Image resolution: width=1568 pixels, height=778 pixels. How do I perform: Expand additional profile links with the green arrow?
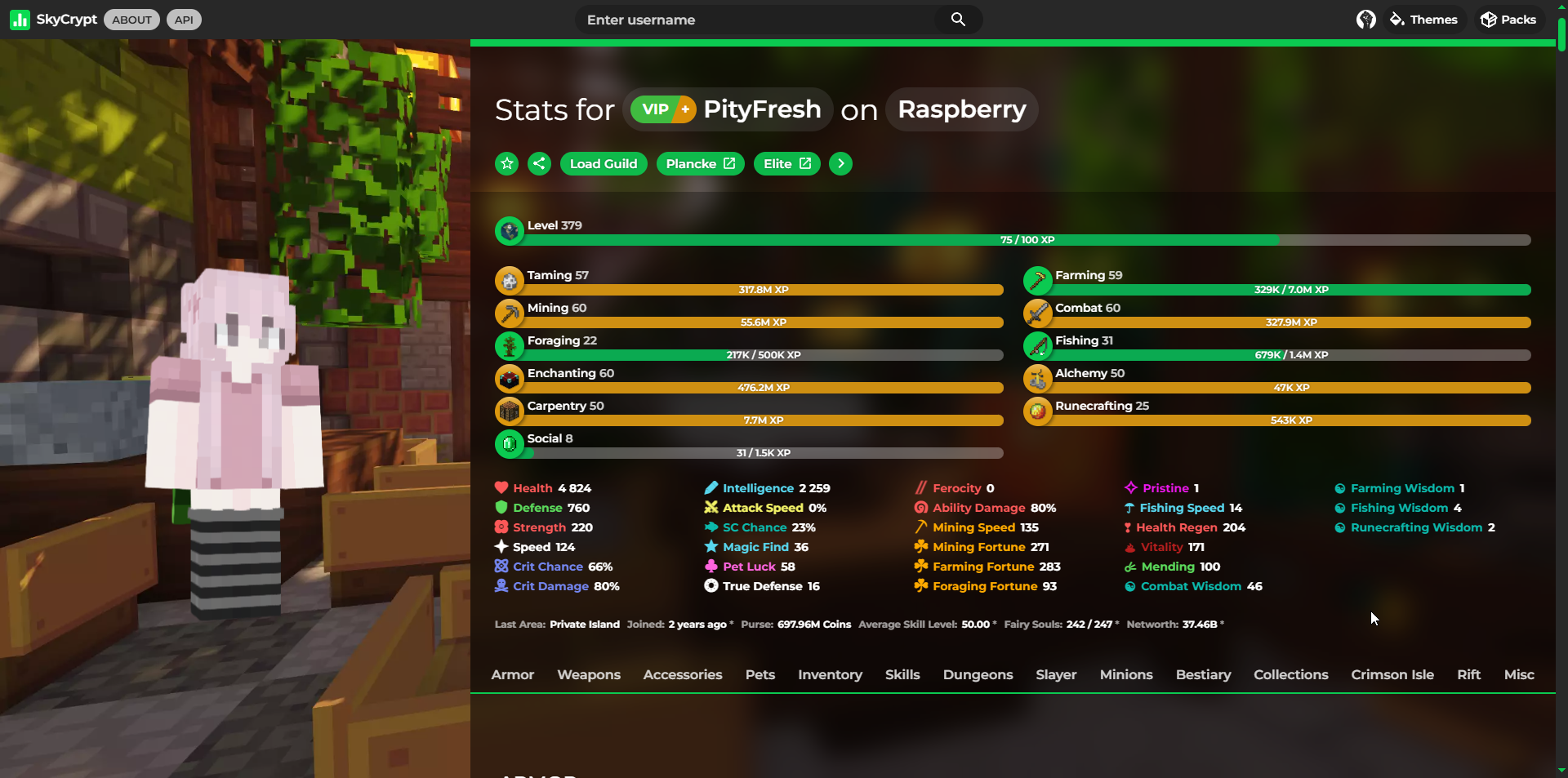[841, 163]
